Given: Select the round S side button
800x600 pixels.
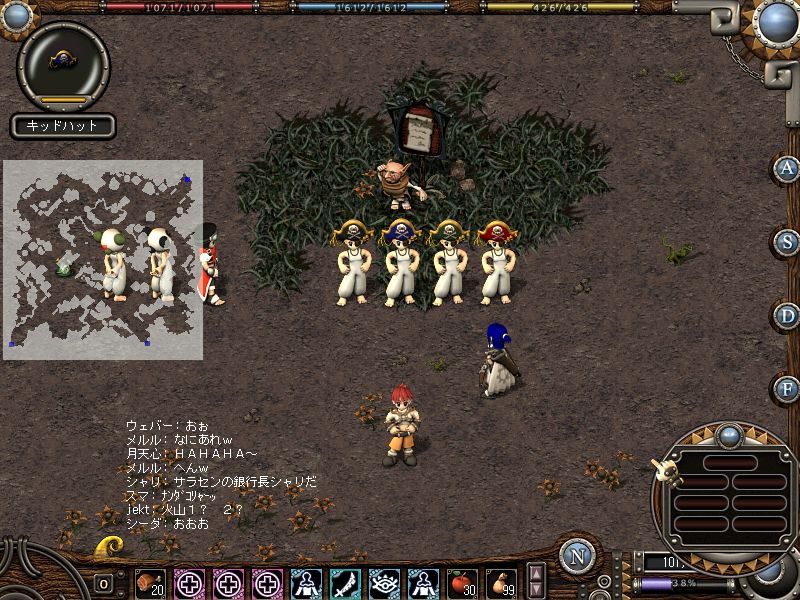Looking at the screenshot, I should pos(787,242).
